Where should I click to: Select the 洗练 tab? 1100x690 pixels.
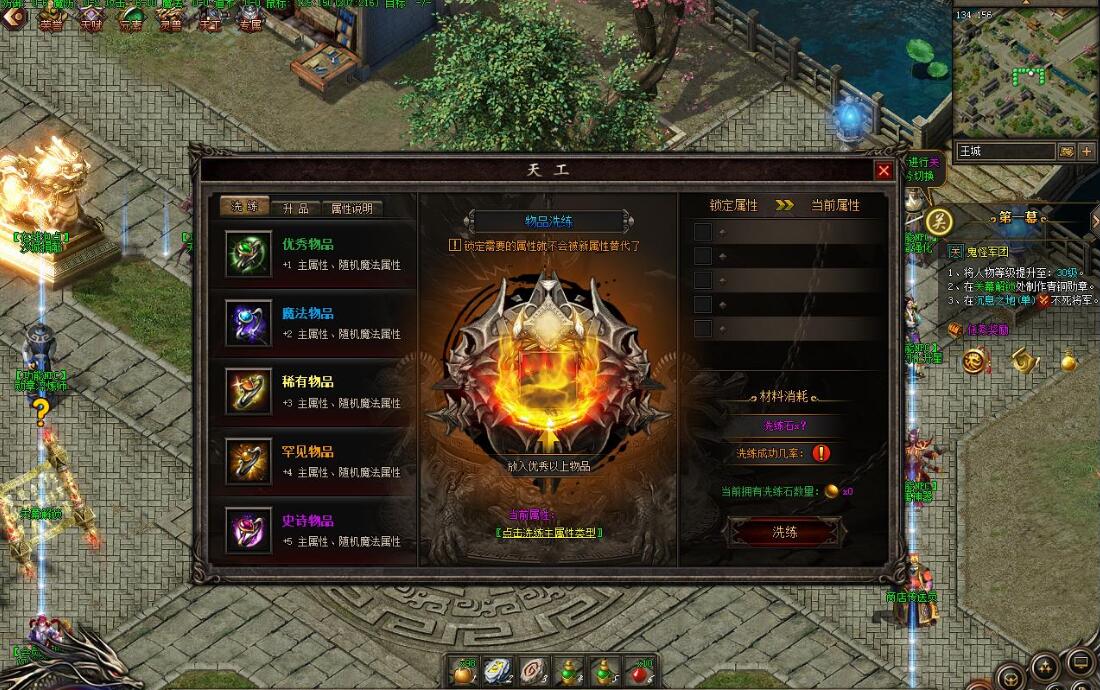click(x=245, y=207)
